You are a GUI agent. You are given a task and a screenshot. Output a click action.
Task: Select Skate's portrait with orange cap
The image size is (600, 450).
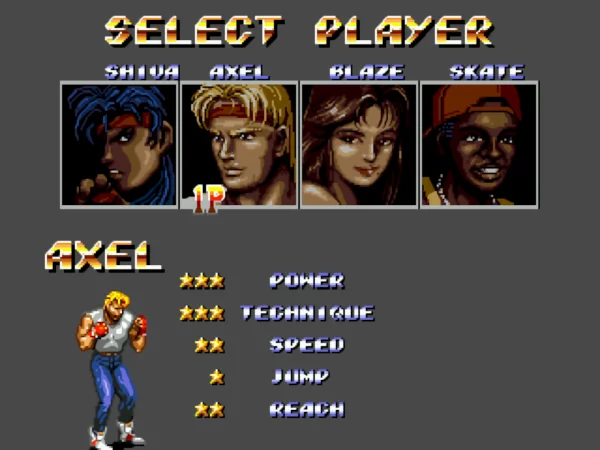pos(479,145)
